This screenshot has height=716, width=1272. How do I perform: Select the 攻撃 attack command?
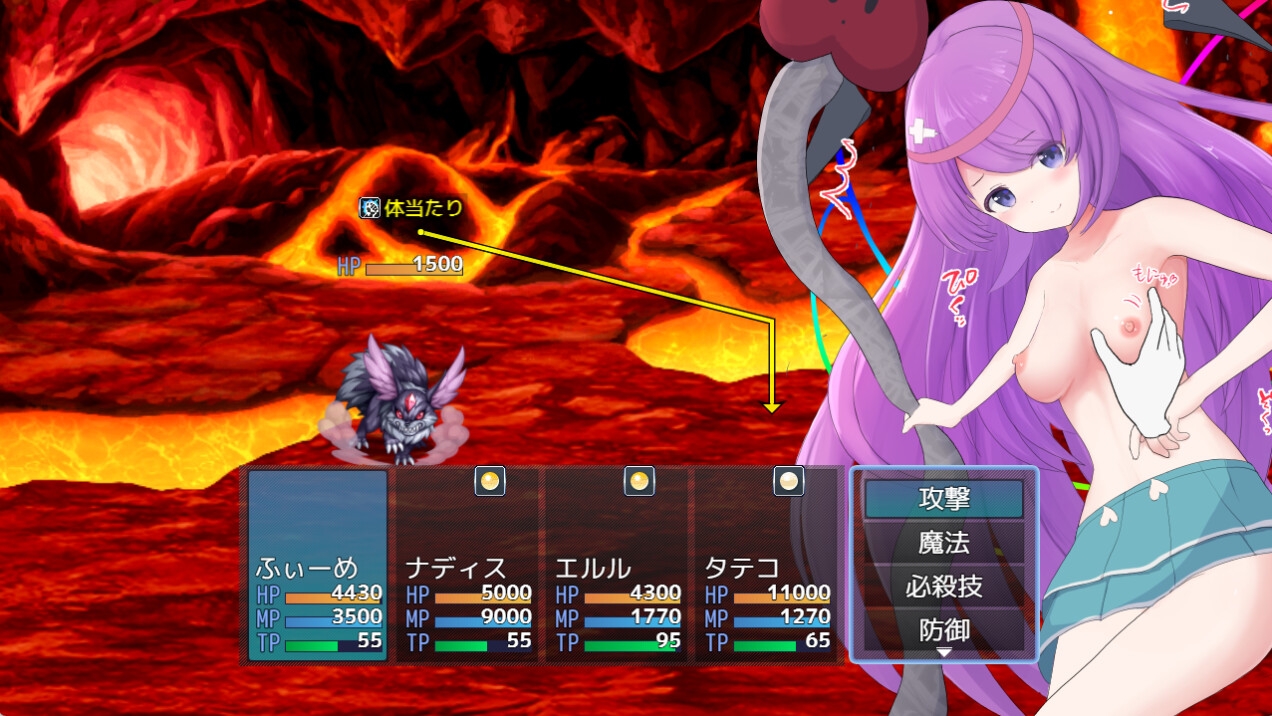point(944,498)
